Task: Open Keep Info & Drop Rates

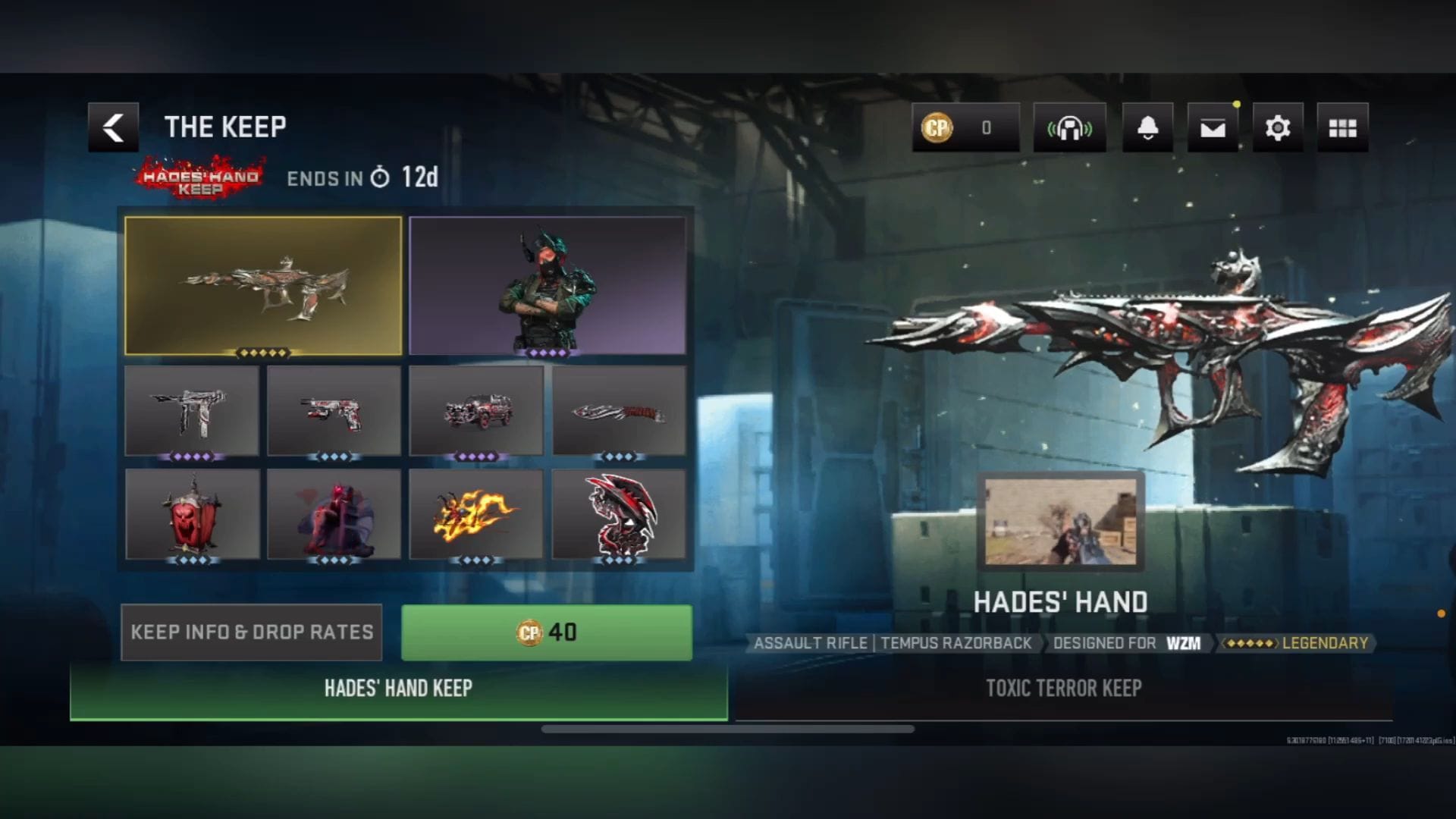Action: click(x=251, y=632)
